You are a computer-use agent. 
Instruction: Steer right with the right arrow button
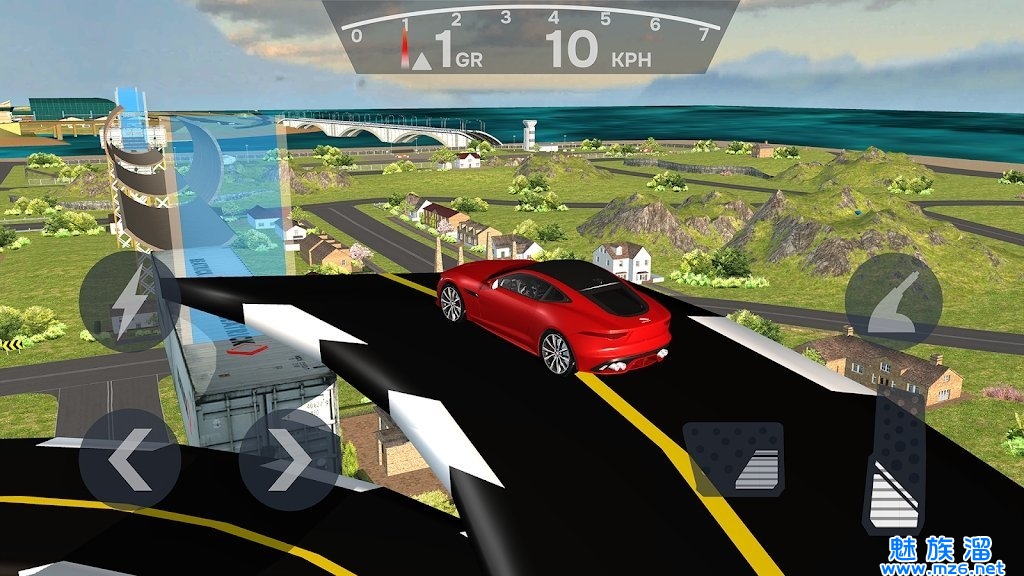[x=288, y=458]
